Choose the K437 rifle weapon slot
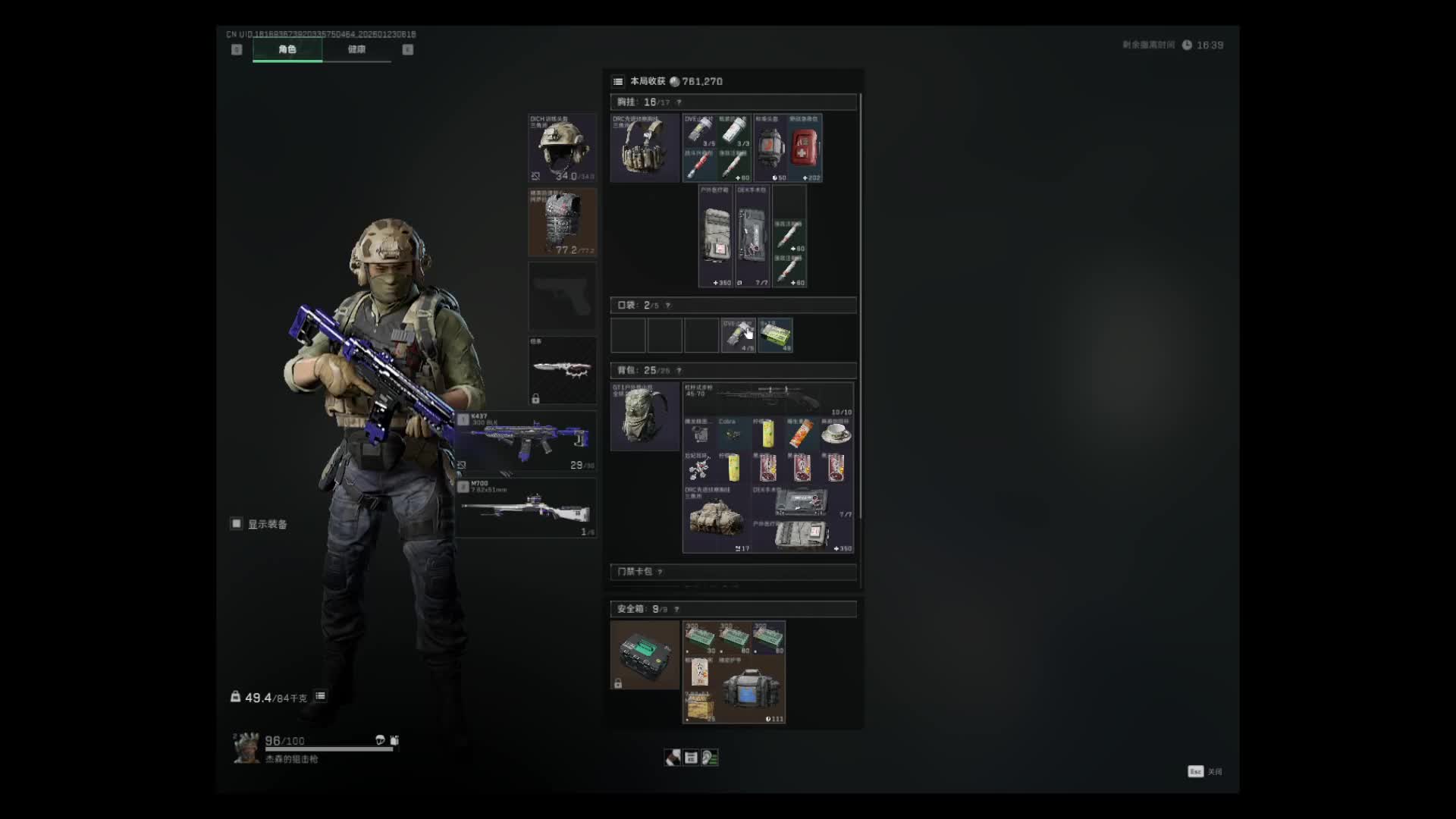 point(526,441)
